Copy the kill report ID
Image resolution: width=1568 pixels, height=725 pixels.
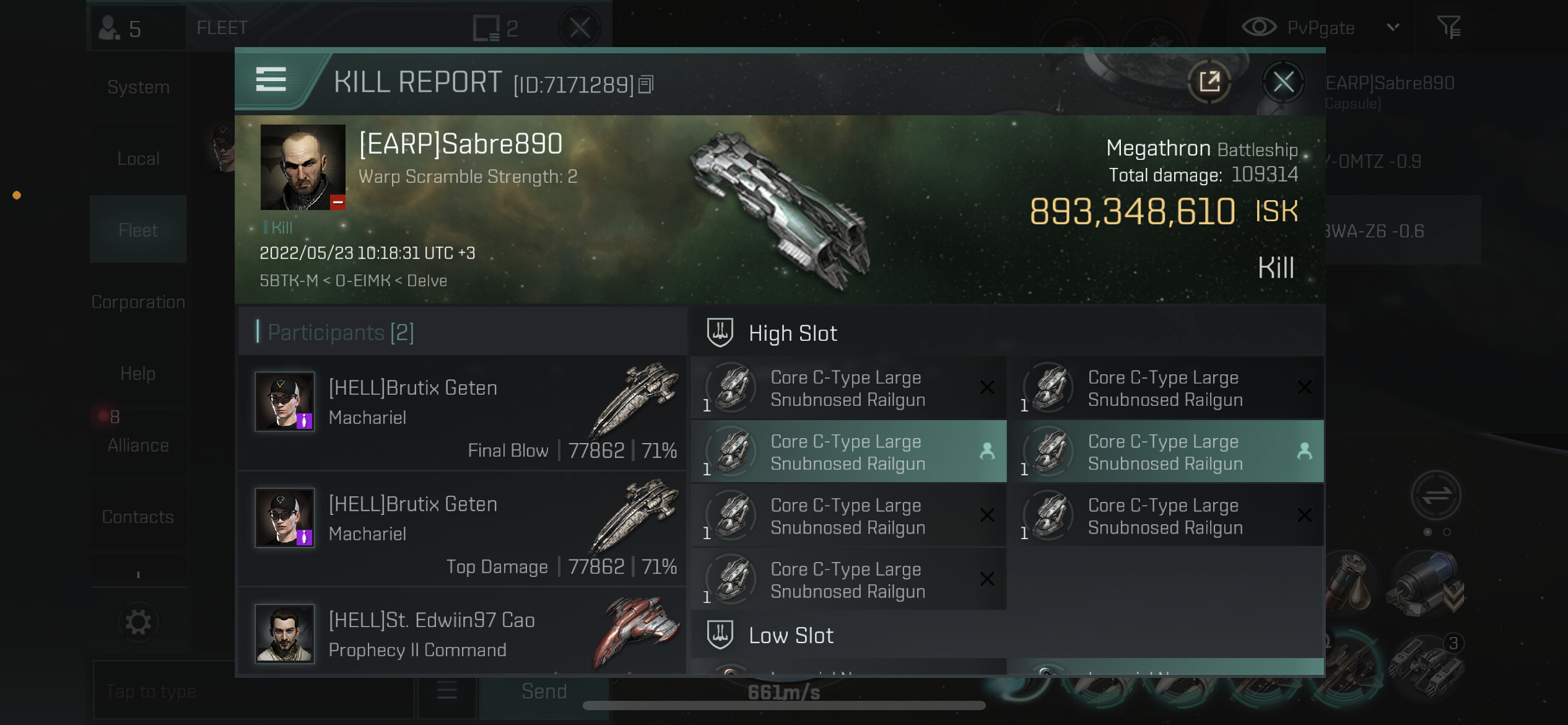point(646,85)
